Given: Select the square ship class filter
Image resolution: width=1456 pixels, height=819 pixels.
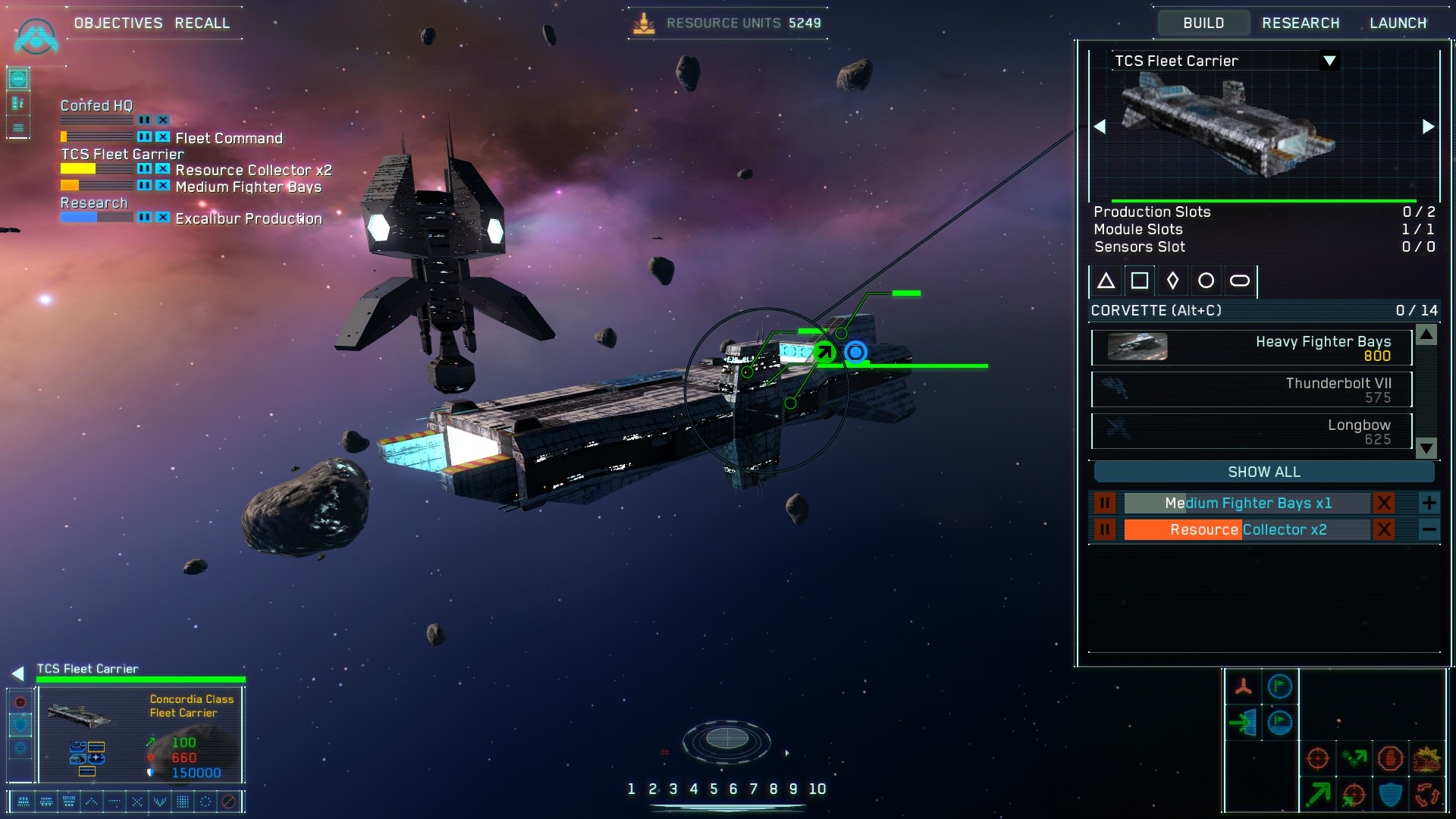Looking at the screenshot, I should [x=1139, y=281].
